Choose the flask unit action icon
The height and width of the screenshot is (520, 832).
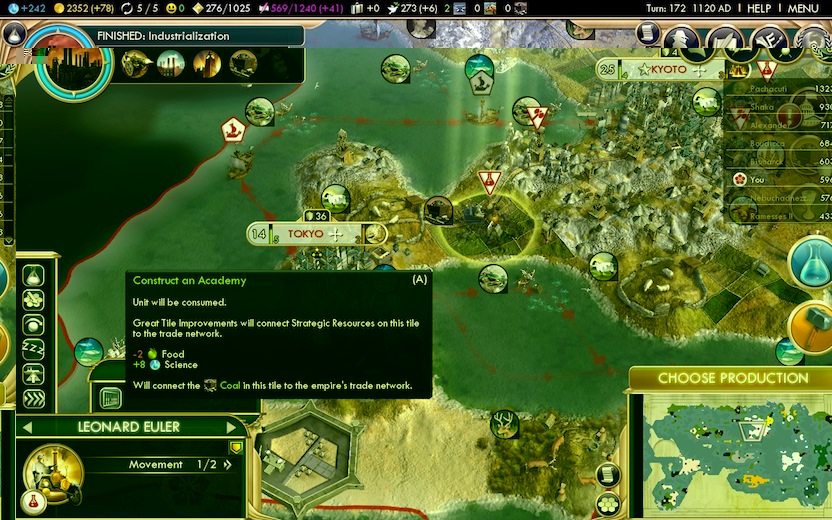click(x=34, y=275)
